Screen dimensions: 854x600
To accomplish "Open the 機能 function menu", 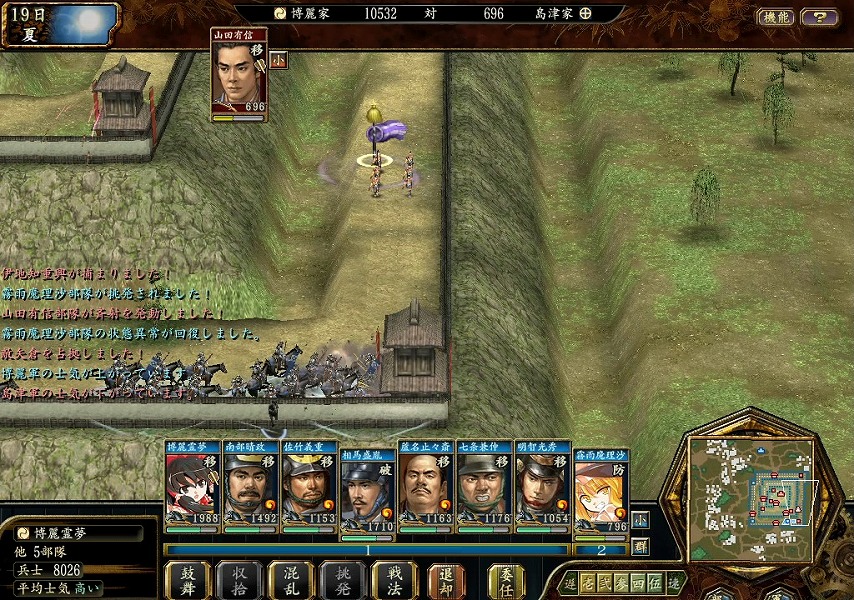I will click(775, 17).
